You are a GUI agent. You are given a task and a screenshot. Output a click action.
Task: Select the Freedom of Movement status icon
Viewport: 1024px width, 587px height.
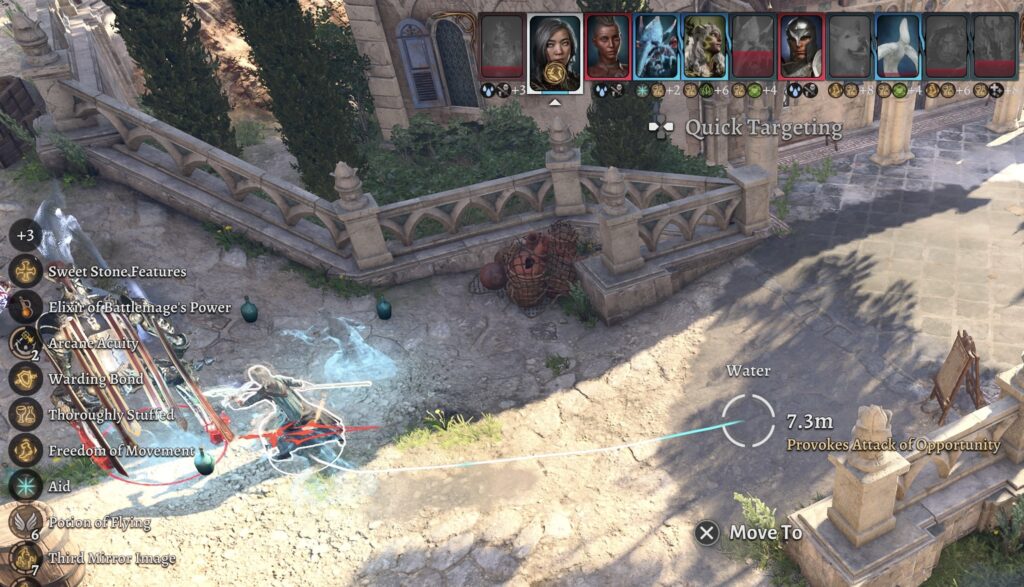pos(25,450)
